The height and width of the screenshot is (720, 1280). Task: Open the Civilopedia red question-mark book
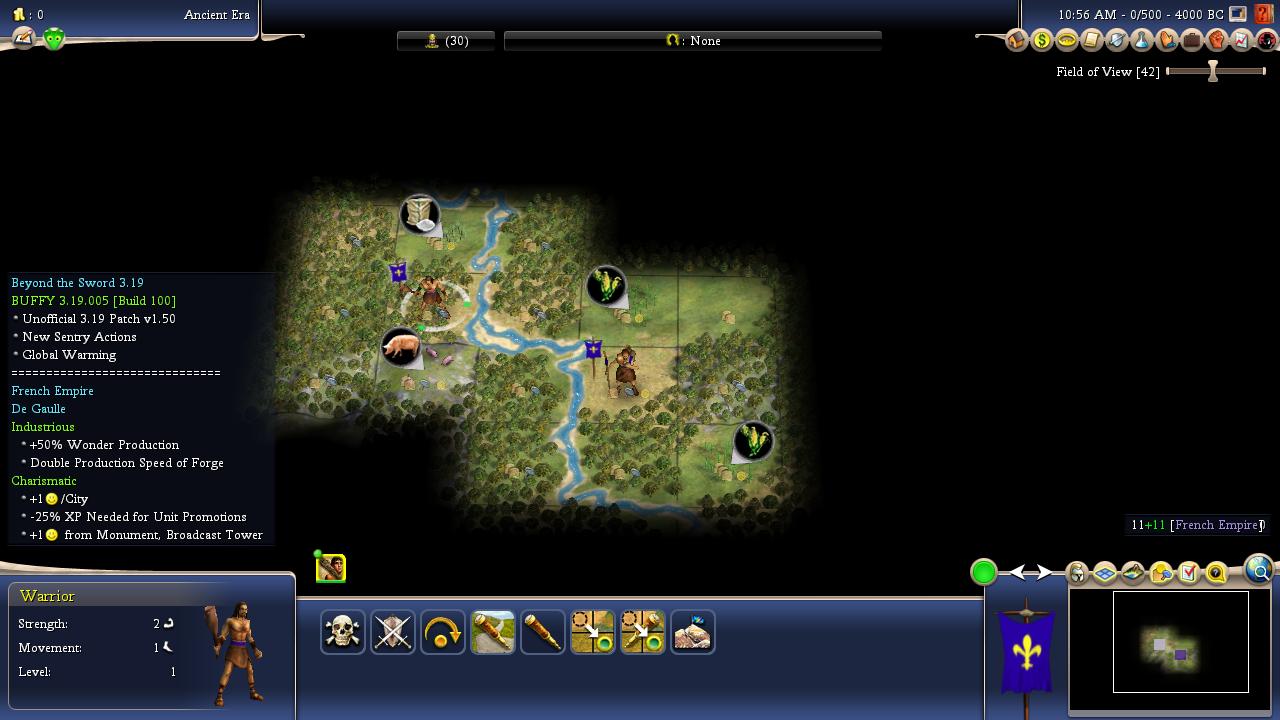click(x=1264, y=15)
